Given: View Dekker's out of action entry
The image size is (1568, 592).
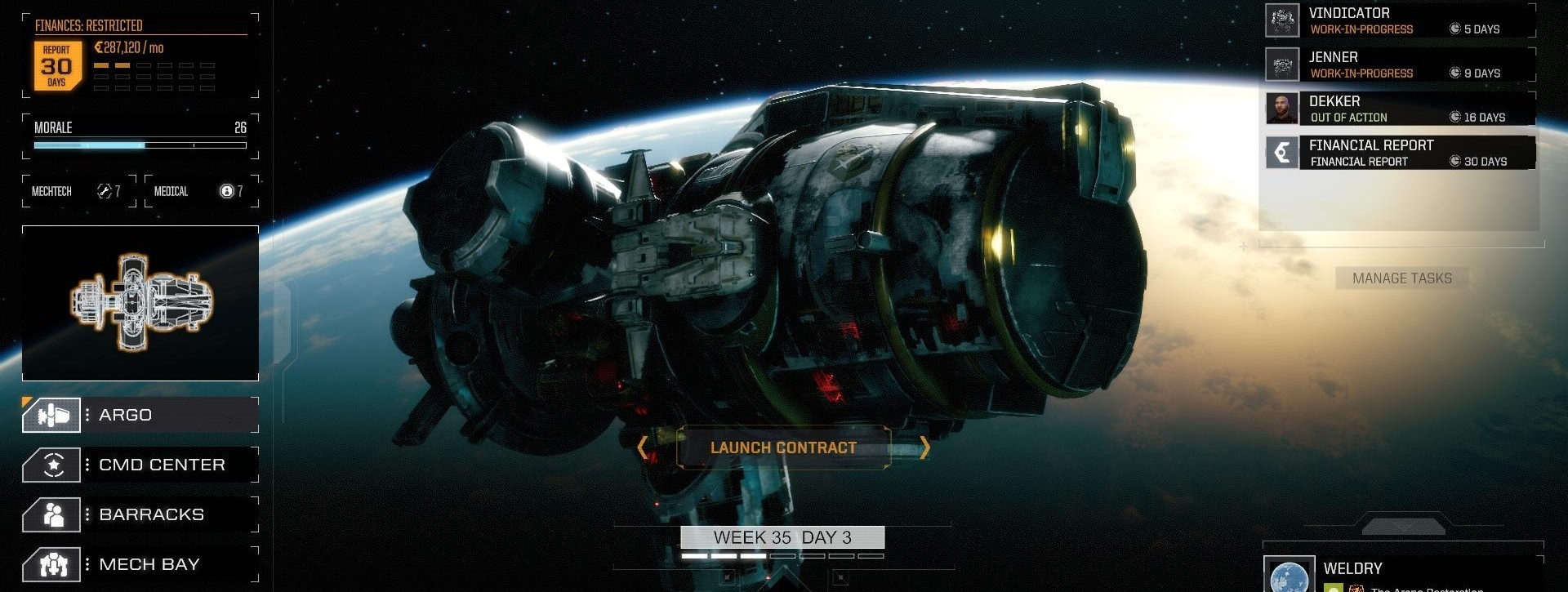Looking at the screenshot, I should [1400, 109].
